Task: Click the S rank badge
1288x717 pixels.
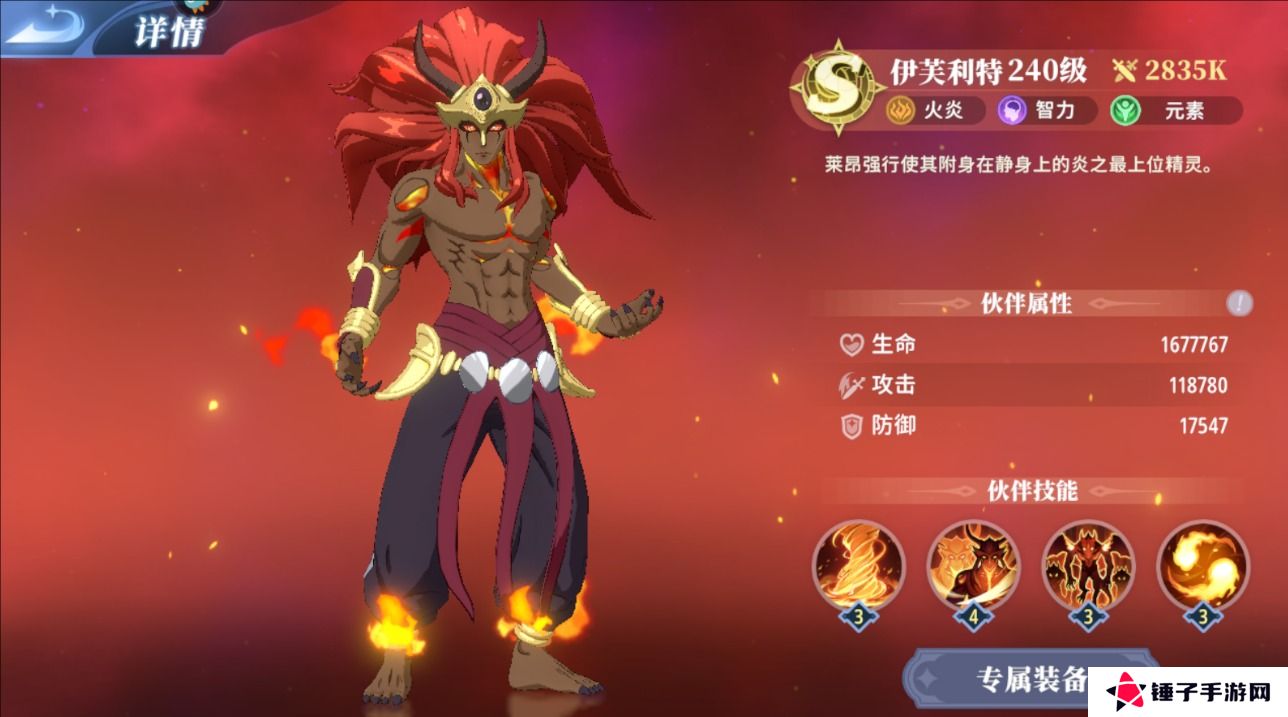Action: click(828, 88)
